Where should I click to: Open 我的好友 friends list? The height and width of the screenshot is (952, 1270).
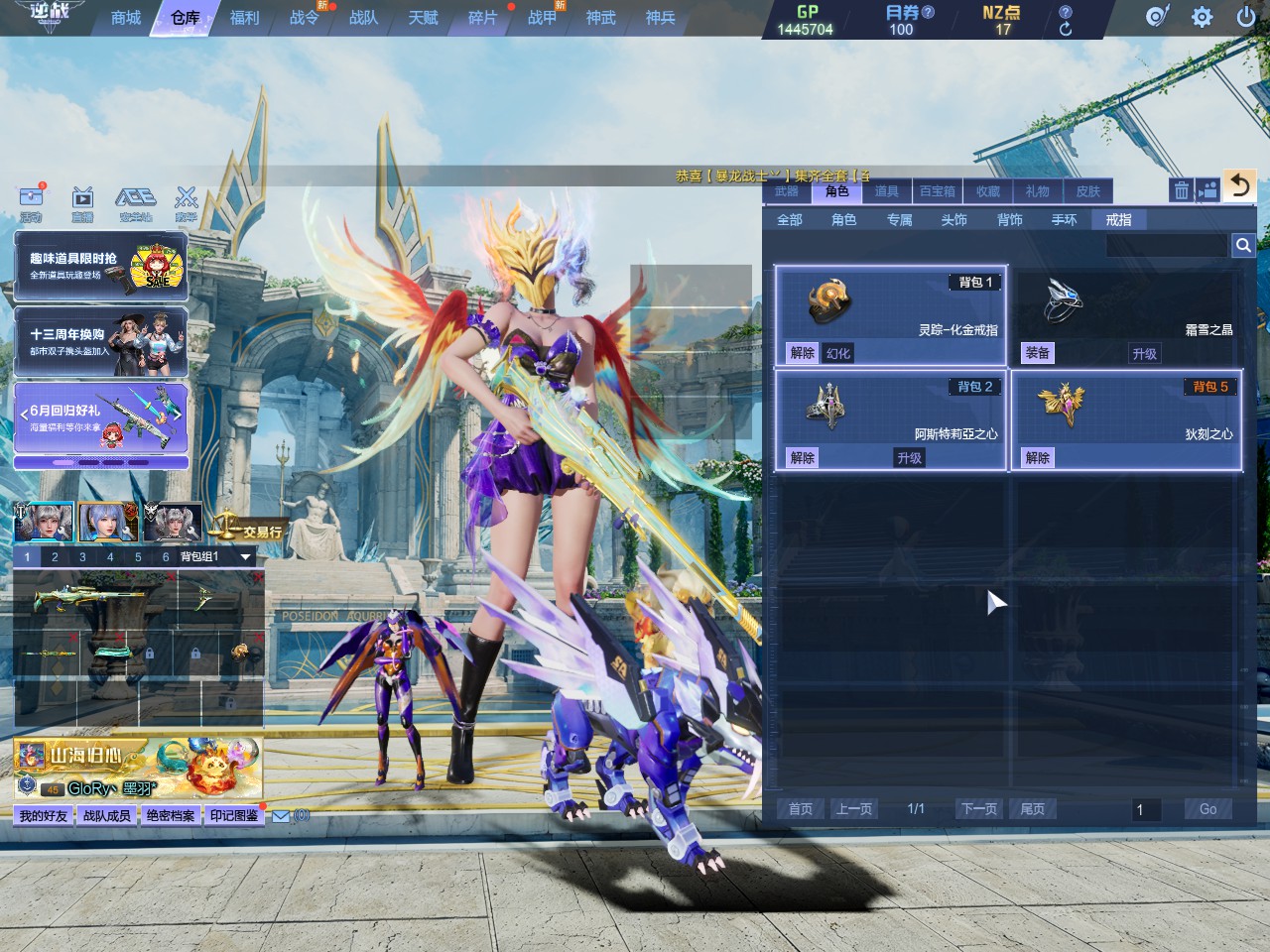(44, 816)
